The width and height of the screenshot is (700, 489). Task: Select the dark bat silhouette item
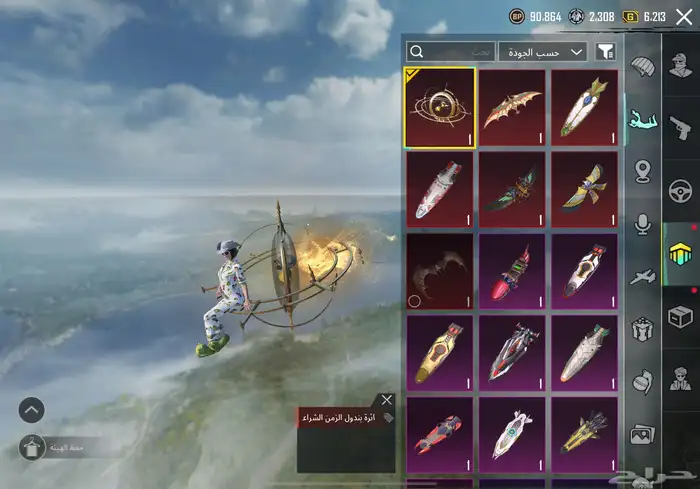(x=440, y=270)
